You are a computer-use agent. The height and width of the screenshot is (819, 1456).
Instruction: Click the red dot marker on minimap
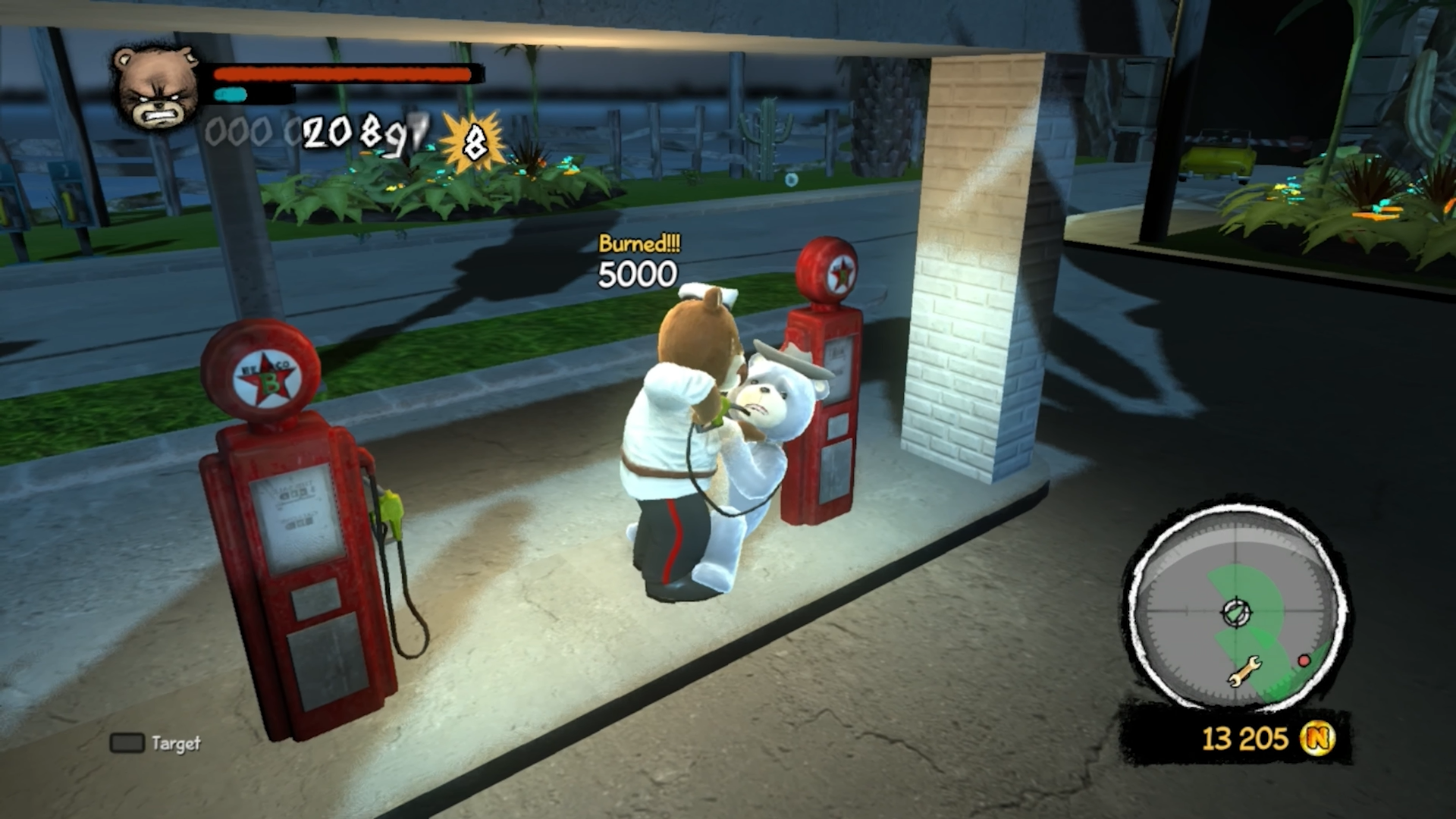point(1304,661)
